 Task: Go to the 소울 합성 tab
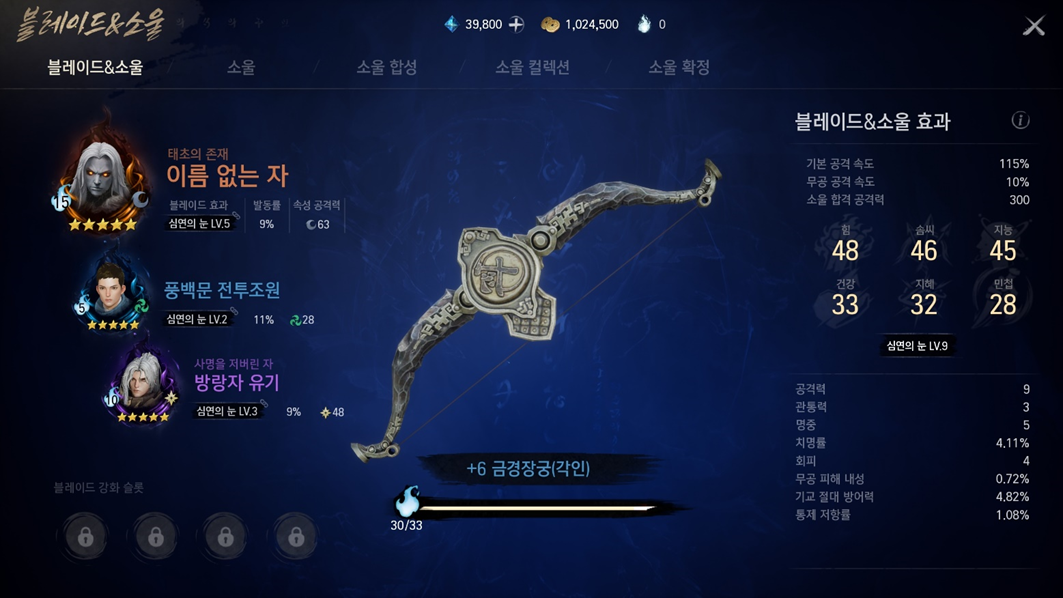point(387,67)
